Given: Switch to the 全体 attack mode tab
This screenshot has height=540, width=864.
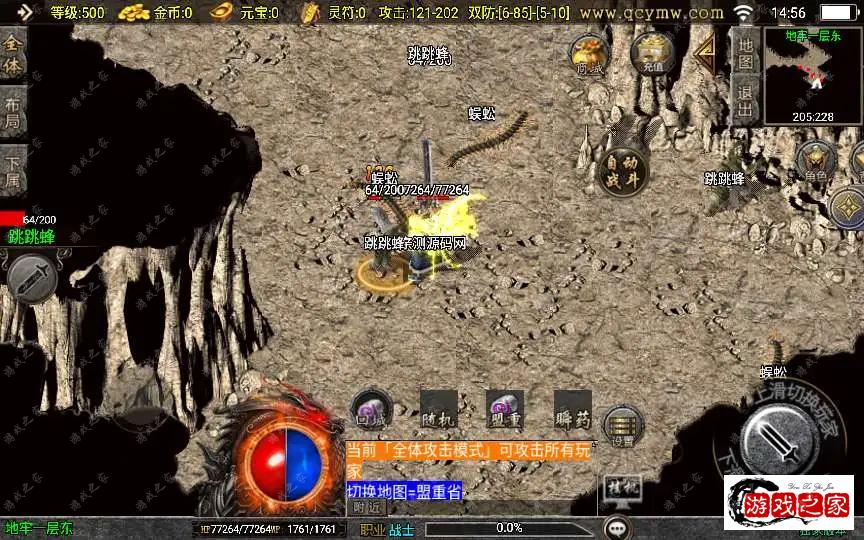Looking at the screenshot, I should [13, 57].
